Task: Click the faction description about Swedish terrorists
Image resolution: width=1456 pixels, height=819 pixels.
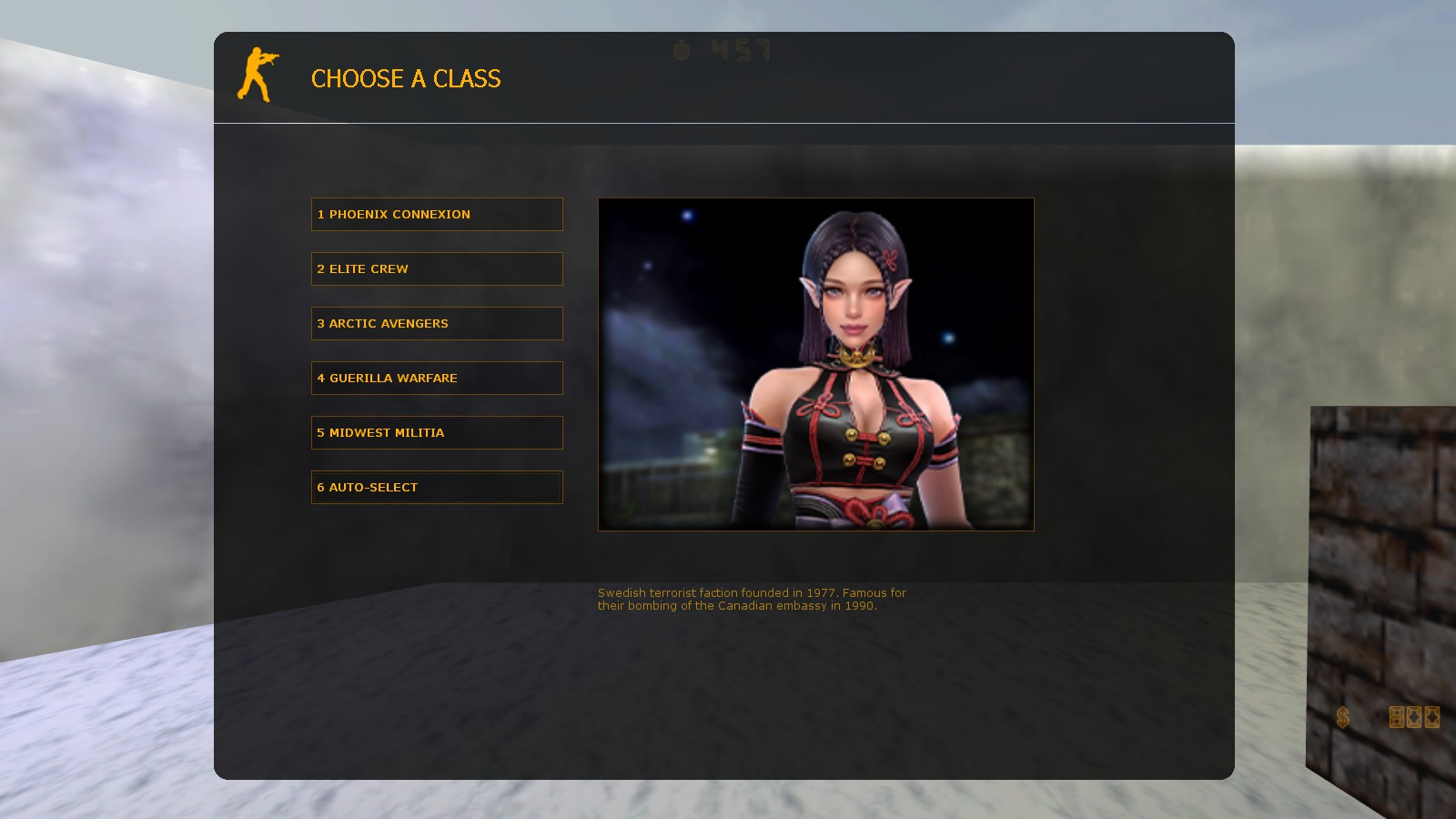Action: point(752,600)
